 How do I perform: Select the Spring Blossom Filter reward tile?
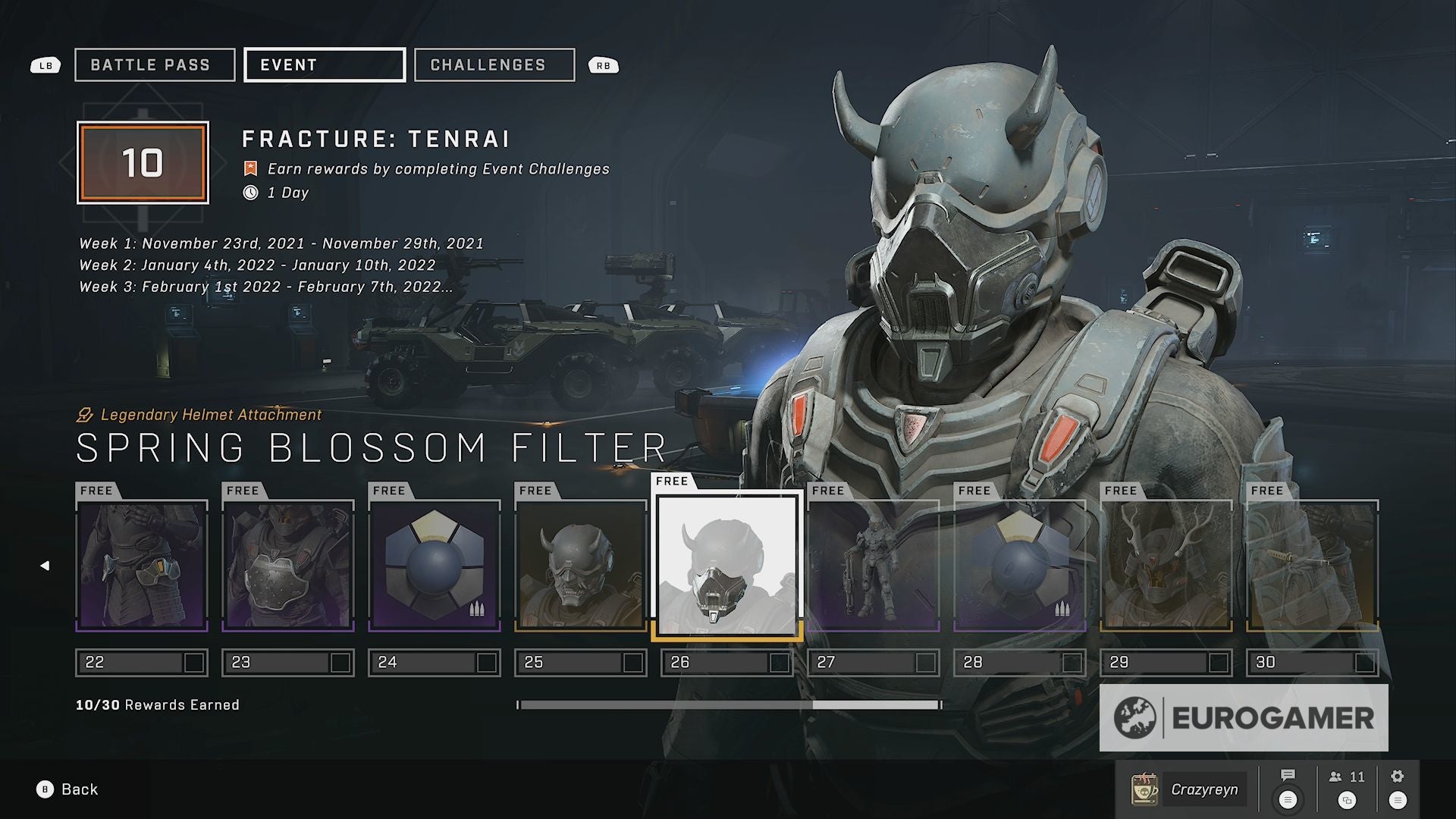click(726, 565)
